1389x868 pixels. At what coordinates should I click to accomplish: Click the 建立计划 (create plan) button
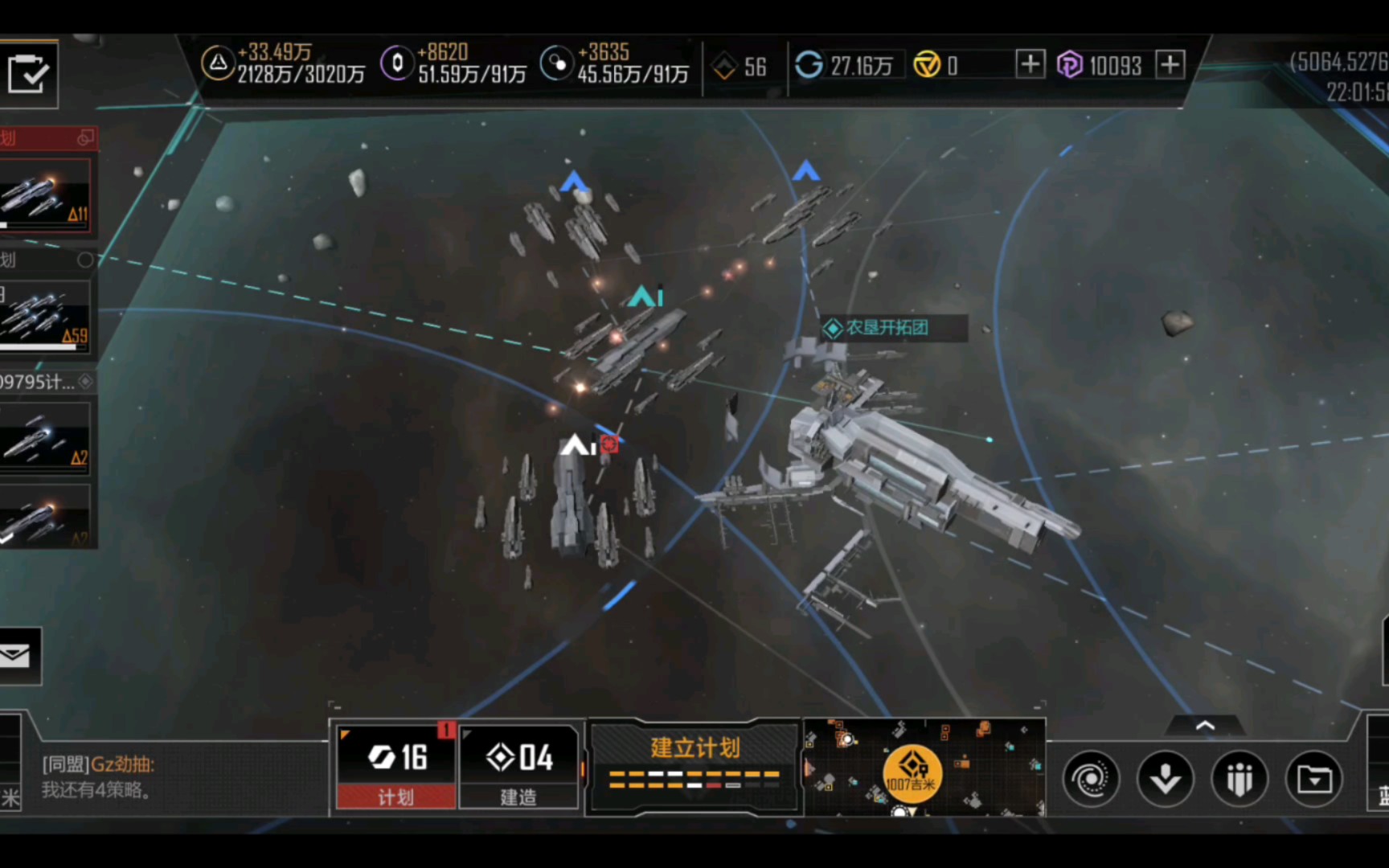point(694,765)
